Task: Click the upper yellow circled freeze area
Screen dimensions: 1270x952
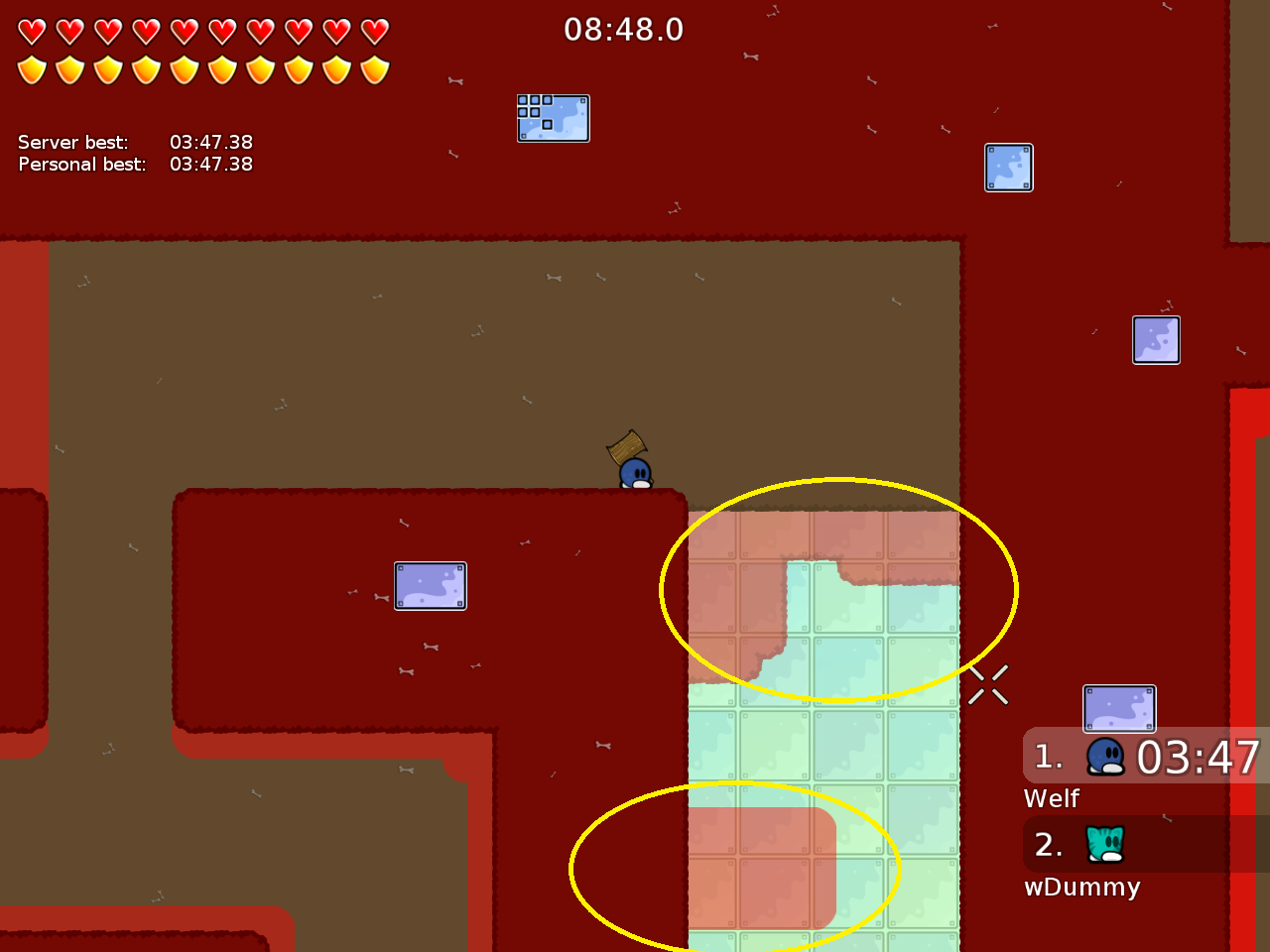Action: (838, 590)
